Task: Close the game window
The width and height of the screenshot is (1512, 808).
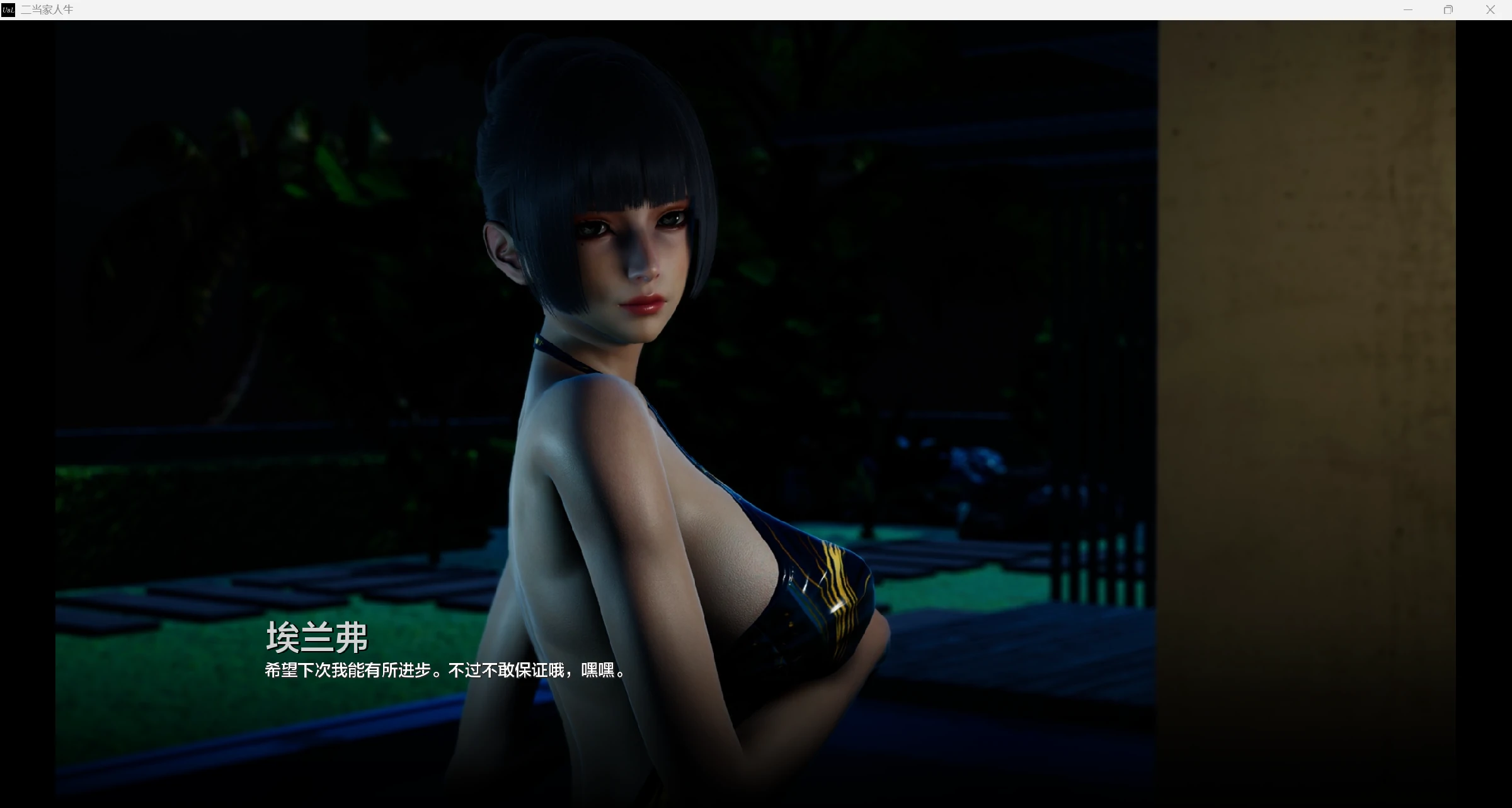Action: [x=1490, y=9]
